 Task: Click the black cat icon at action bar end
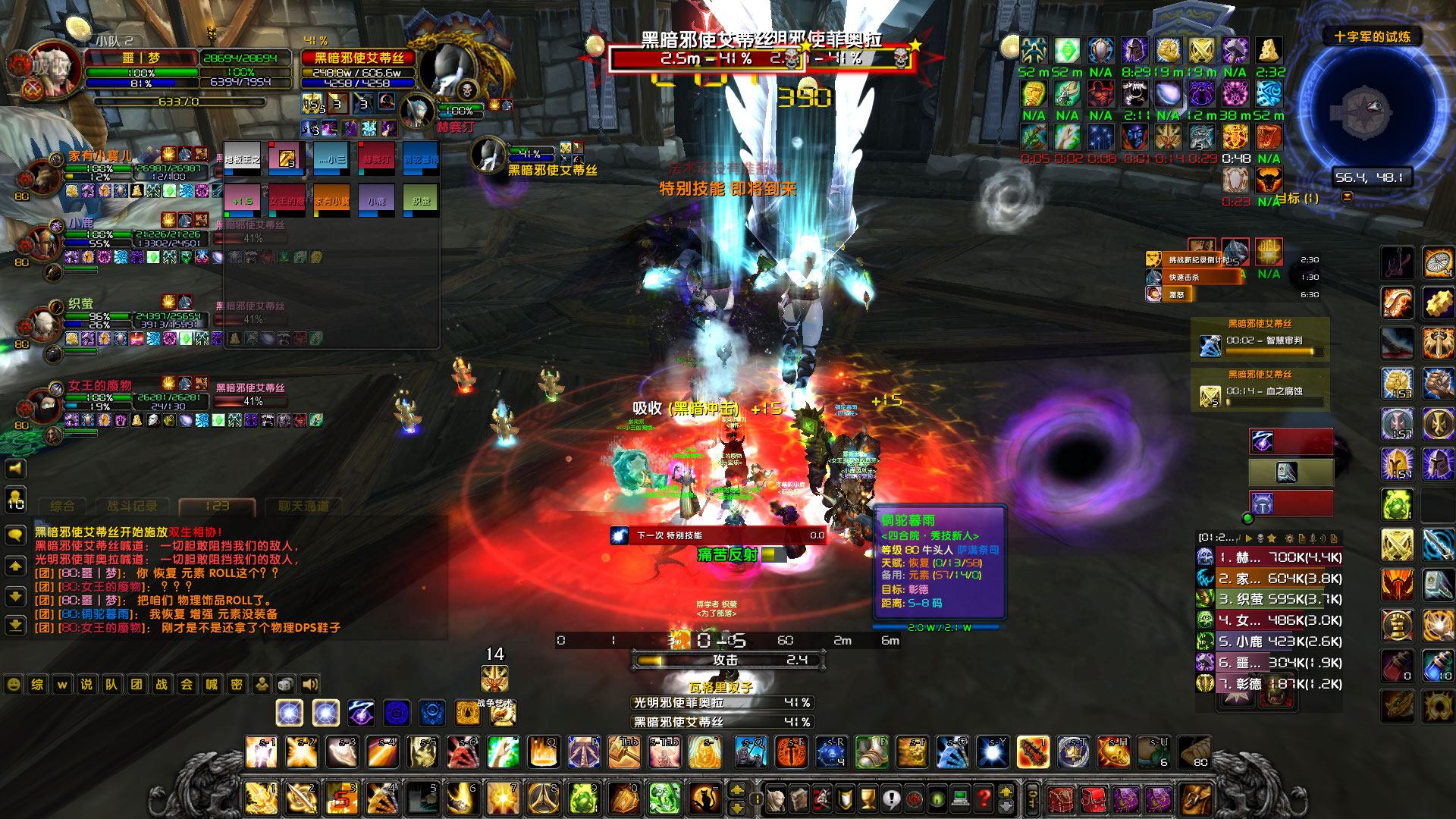click(x=704, y=799)
